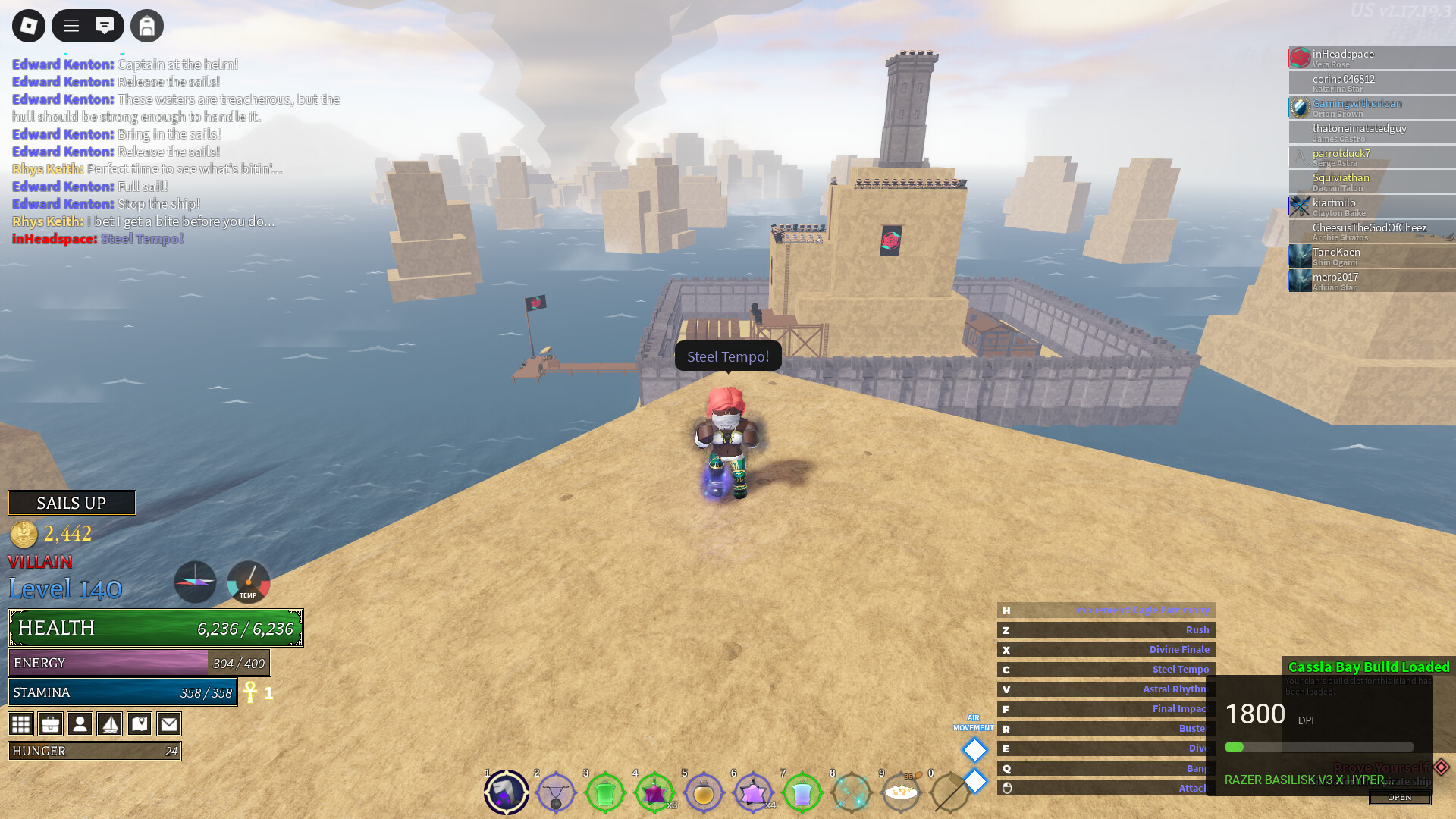
Task: Select the orange round potion in slot 5
Action: tap(704, 793)
